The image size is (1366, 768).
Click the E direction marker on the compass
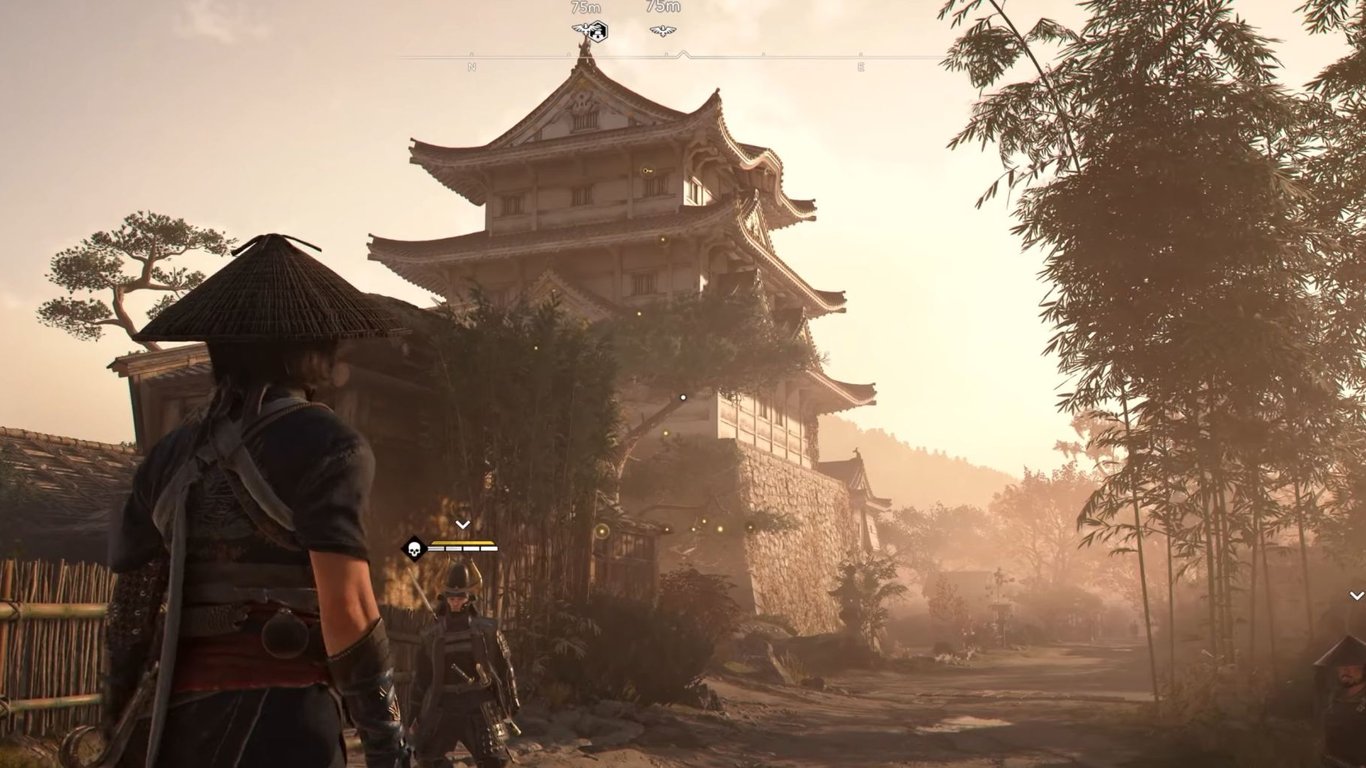tap(859, 66)
